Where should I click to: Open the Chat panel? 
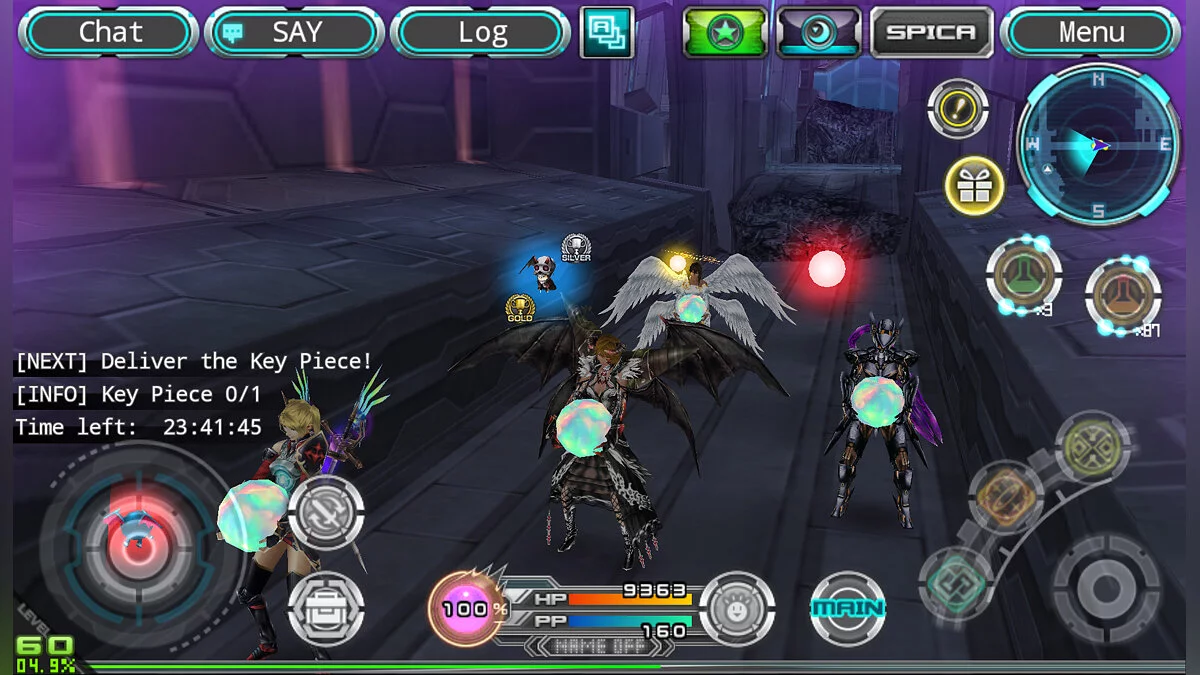tap(109, 33)
